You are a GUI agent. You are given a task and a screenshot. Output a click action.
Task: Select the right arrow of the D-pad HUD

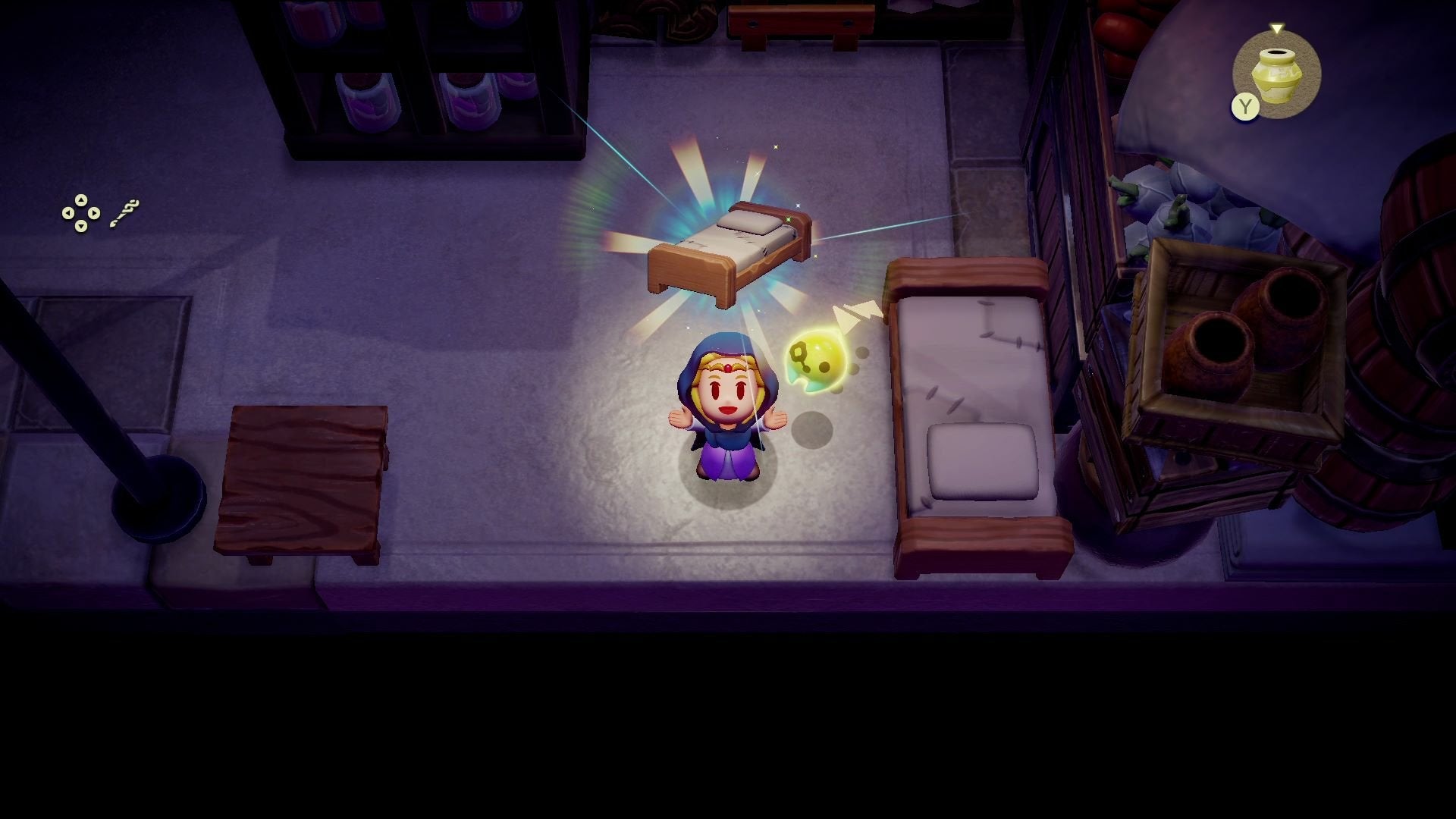click(x=94, y=213)
